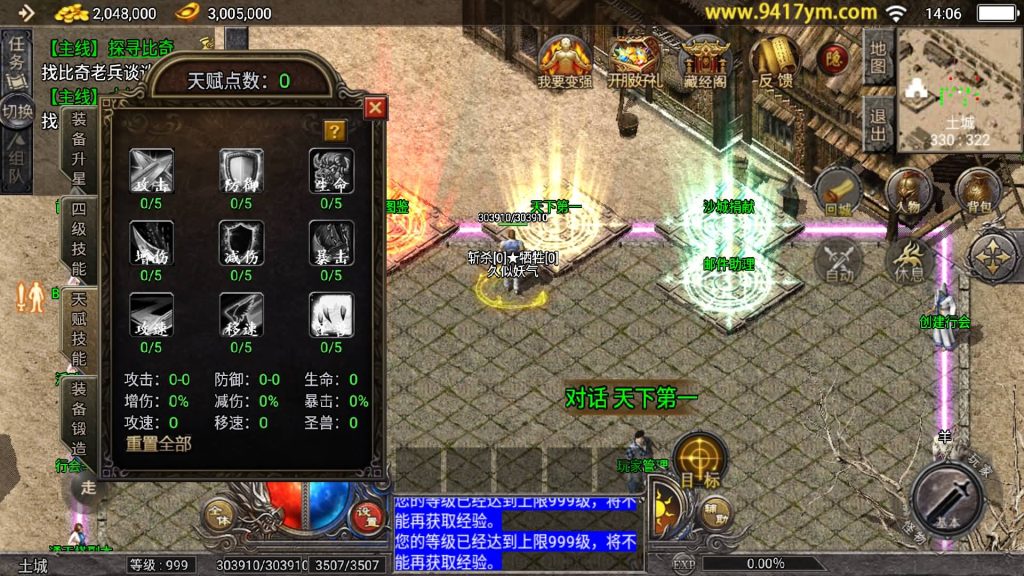Tap the 目标 target crosshair button
This screenshot has width=1024, height=576.
(699, 459)
